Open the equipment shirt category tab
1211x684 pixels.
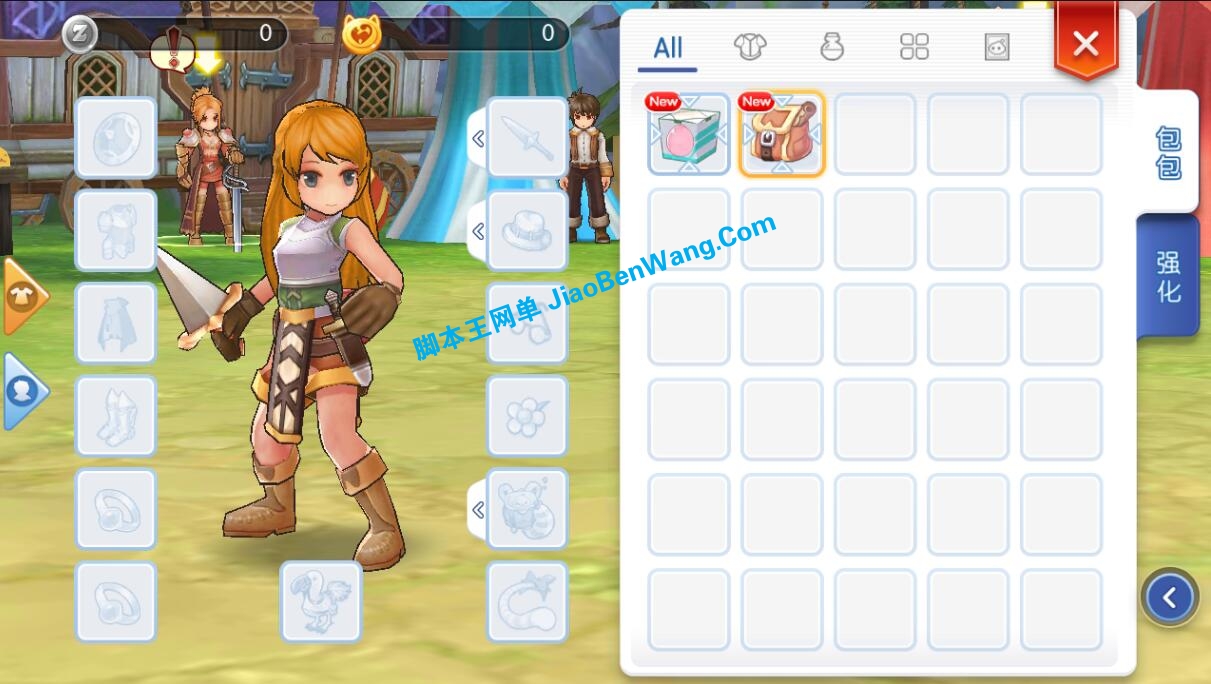749,47
